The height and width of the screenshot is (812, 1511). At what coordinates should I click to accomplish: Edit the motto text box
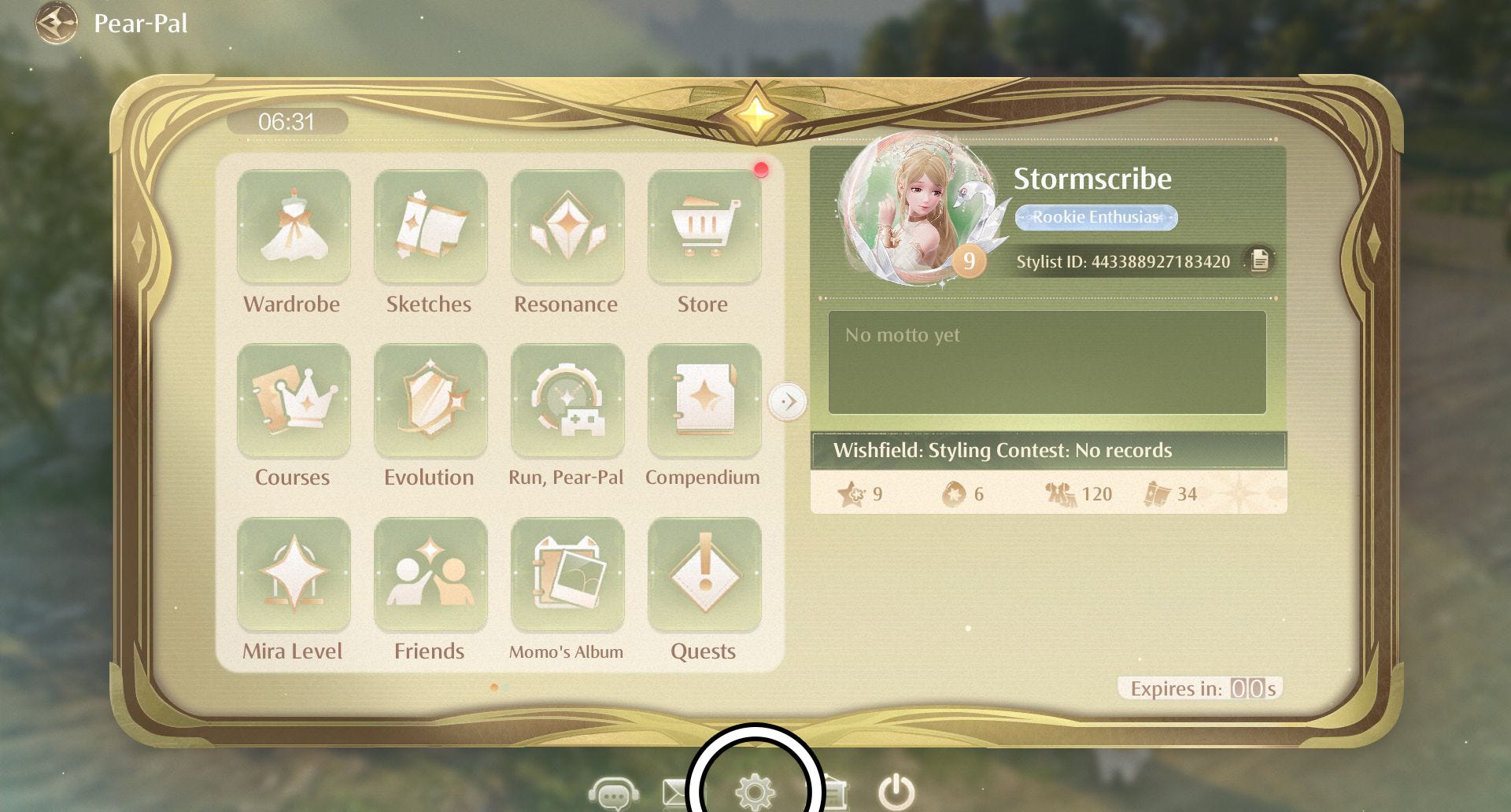point(1047,362)
